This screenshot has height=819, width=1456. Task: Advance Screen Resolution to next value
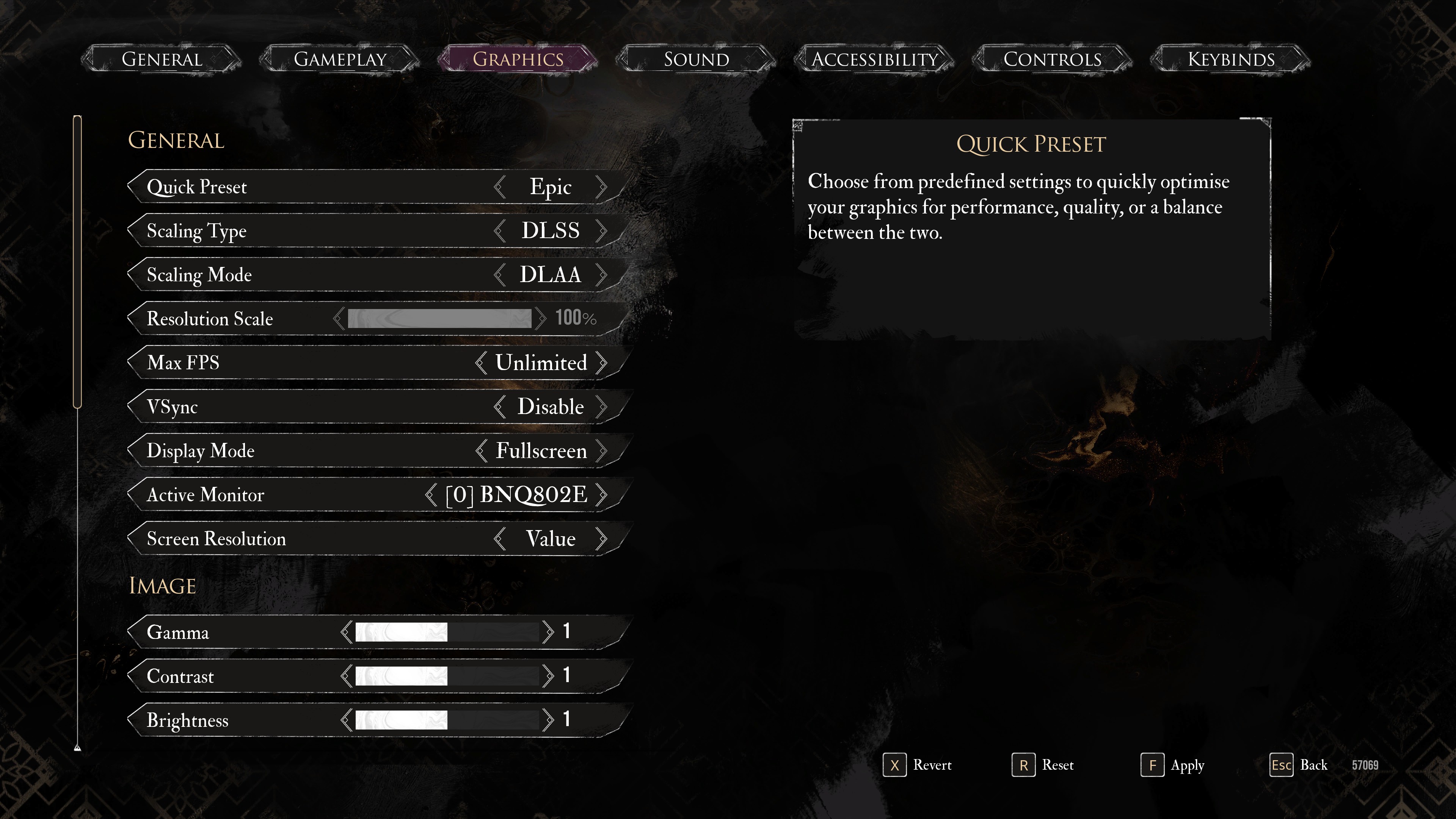(601, 539)
